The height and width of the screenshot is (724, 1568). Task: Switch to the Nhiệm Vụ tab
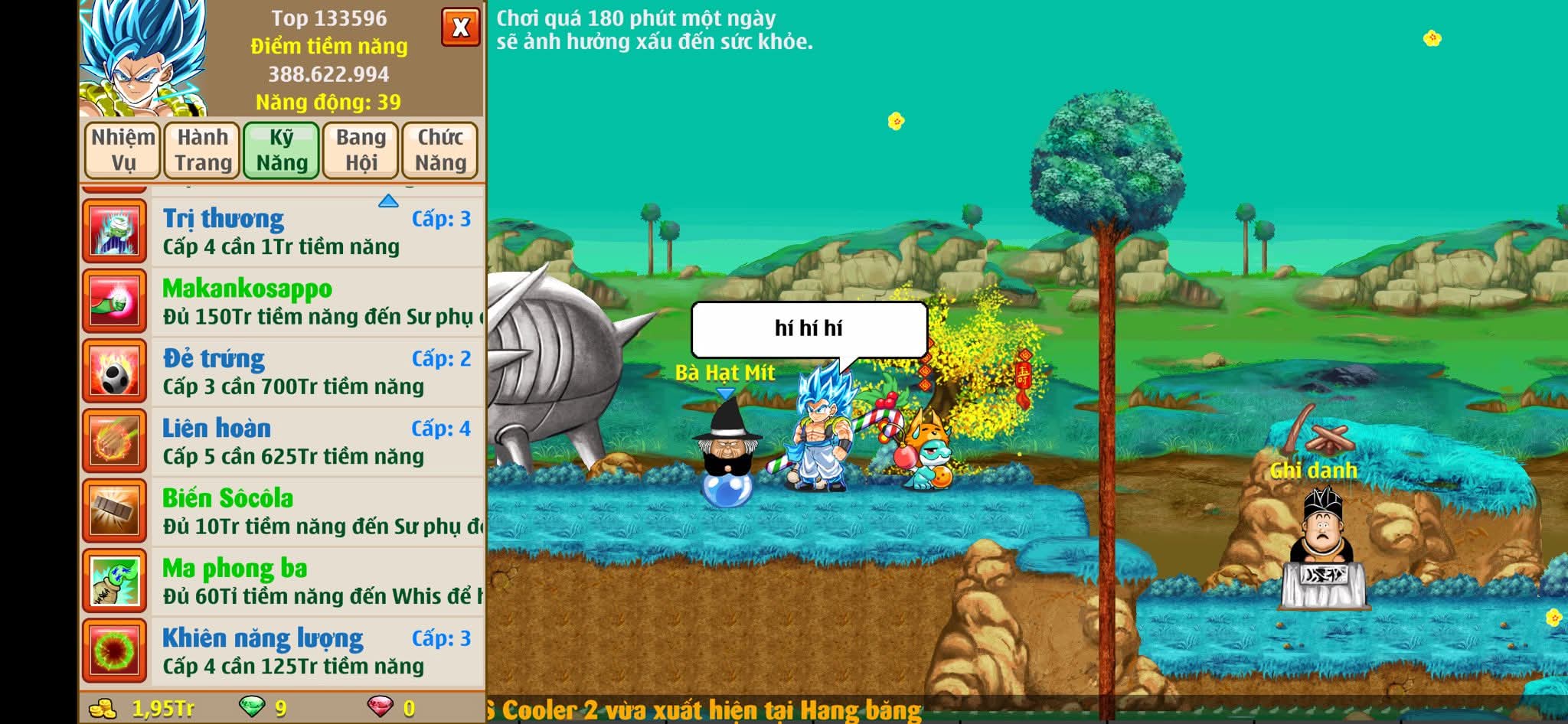[122, 150]
